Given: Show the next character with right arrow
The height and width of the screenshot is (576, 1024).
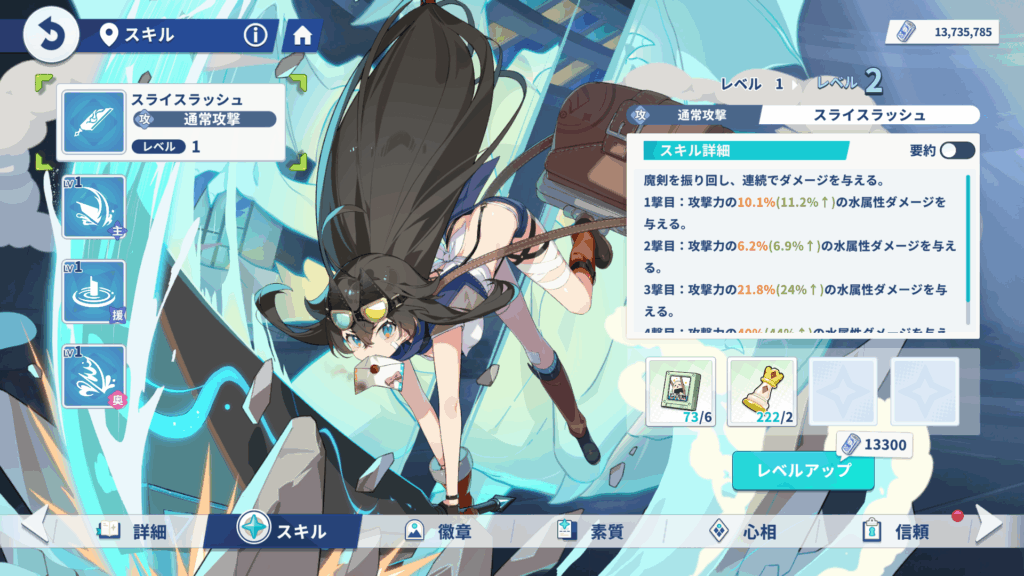Looking at the screenshot, I should [x=988, y=523].
